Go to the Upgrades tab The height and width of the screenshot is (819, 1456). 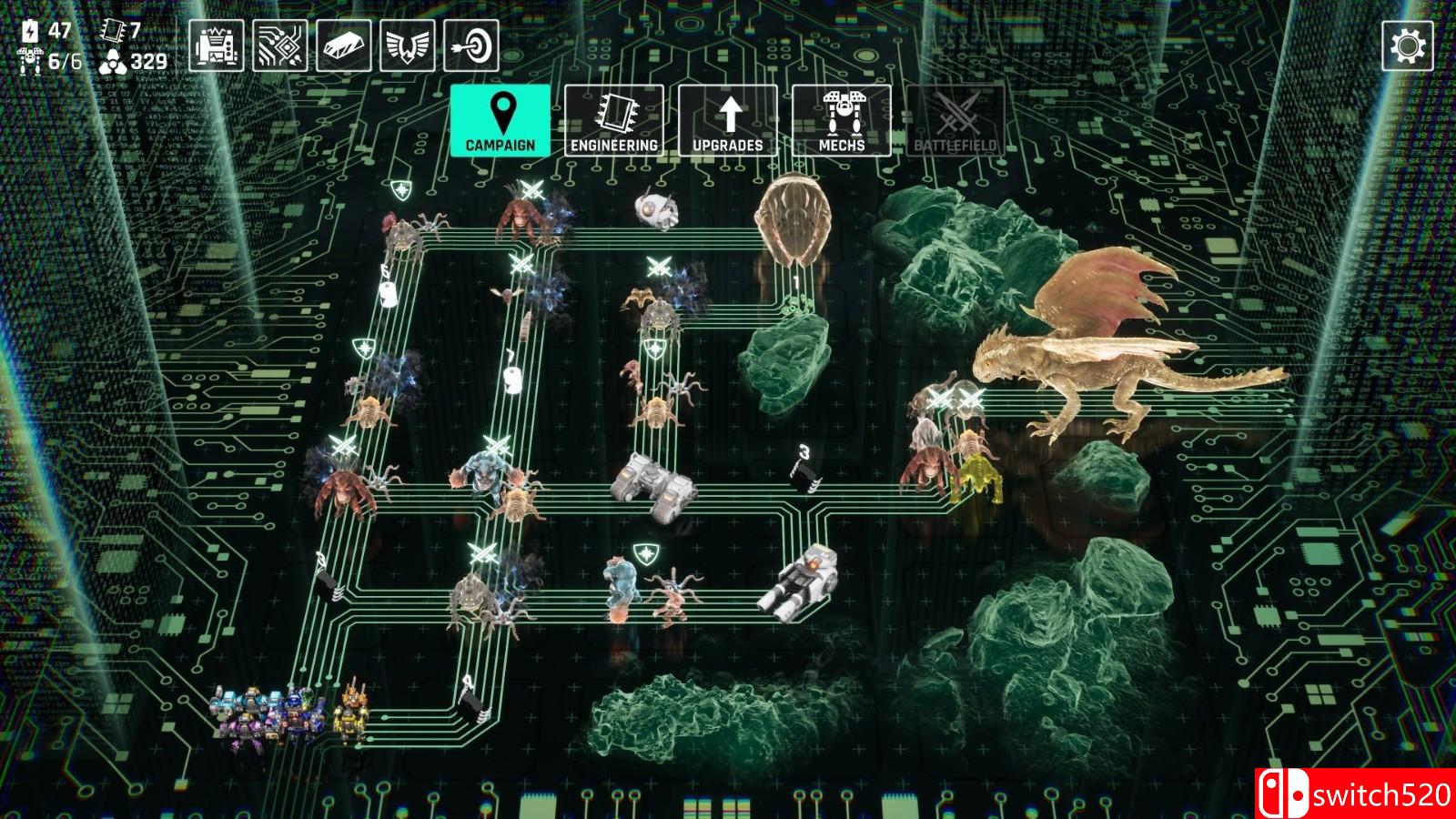(x=728, y=121)
